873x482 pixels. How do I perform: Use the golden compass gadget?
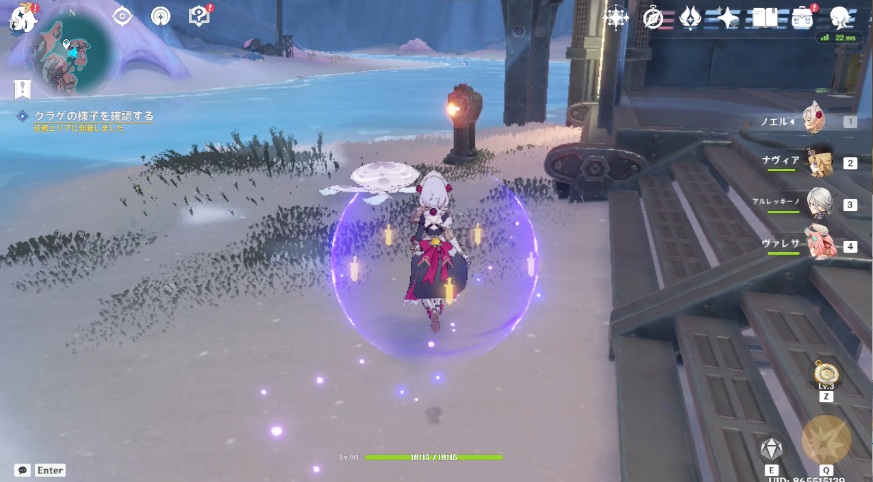(x=826, y=375)
